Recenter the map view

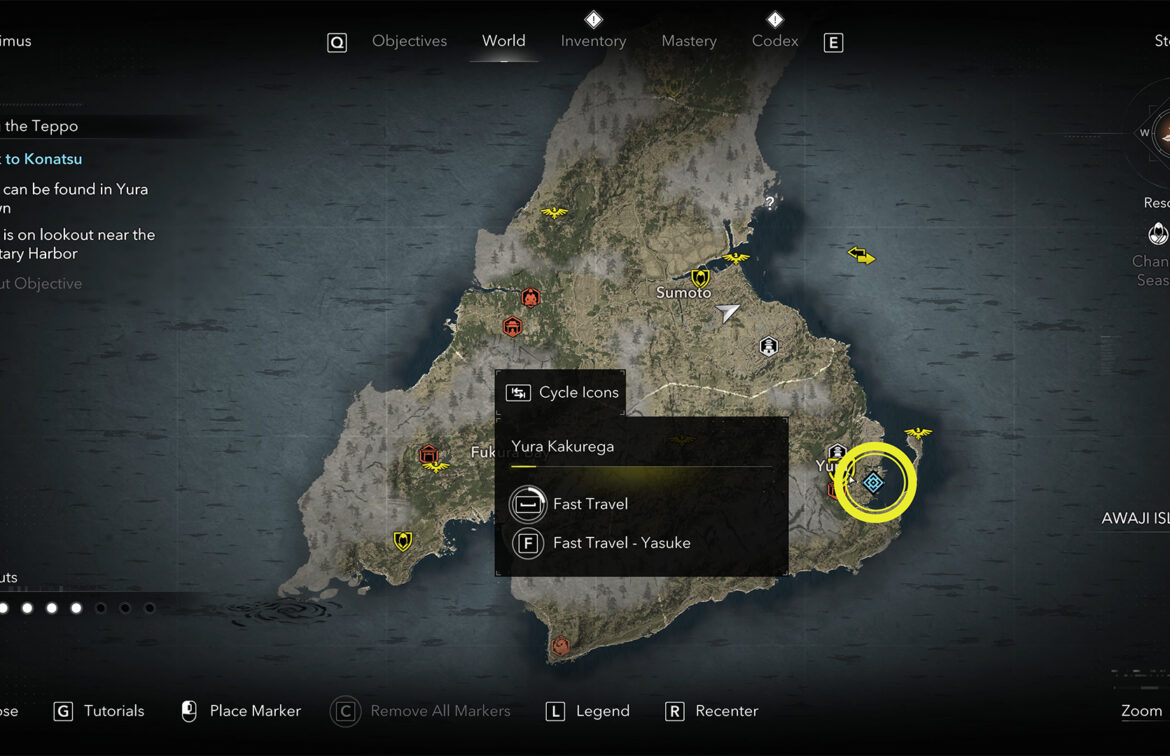click(726, 711)
